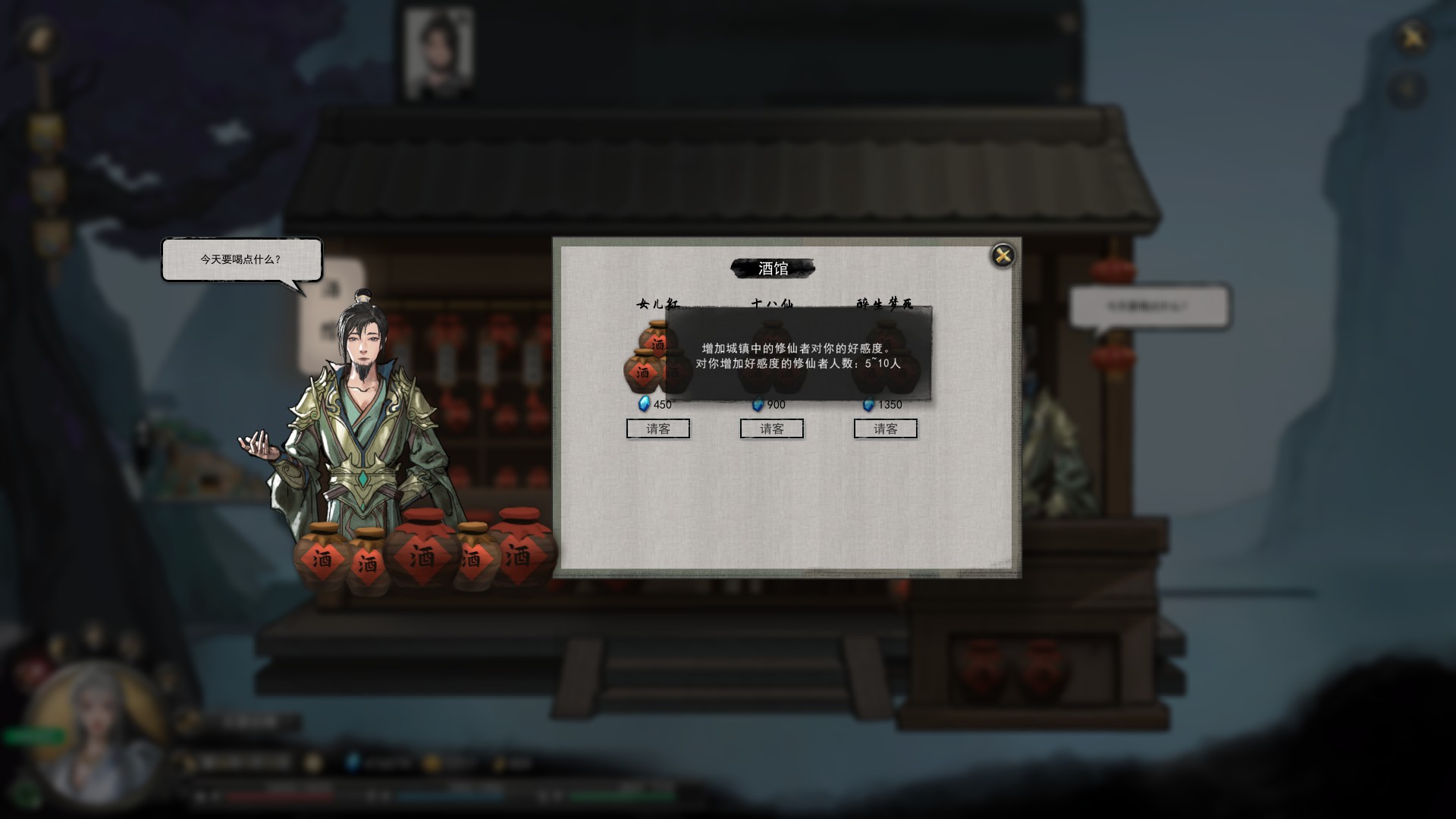Click 请客 for the 900 priced wine
The width and height of the screenshot is (1456, 819).
(x=771, y=428)
